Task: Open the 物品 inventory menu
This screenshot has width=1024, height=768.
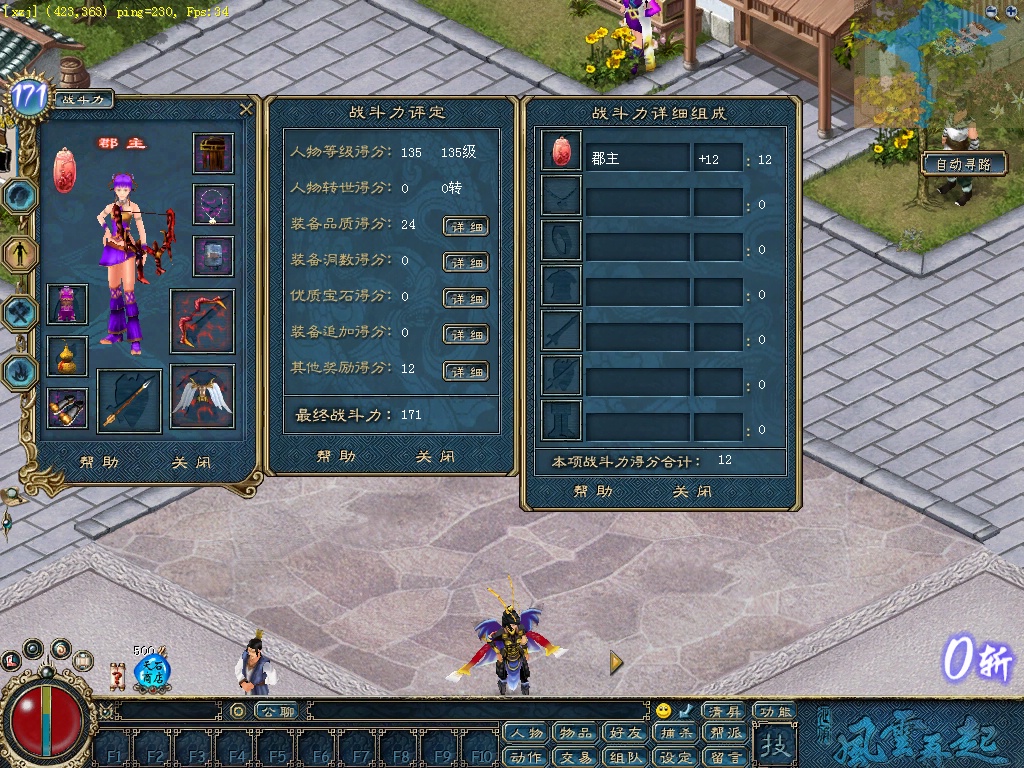Action: [x=576, y=733]
